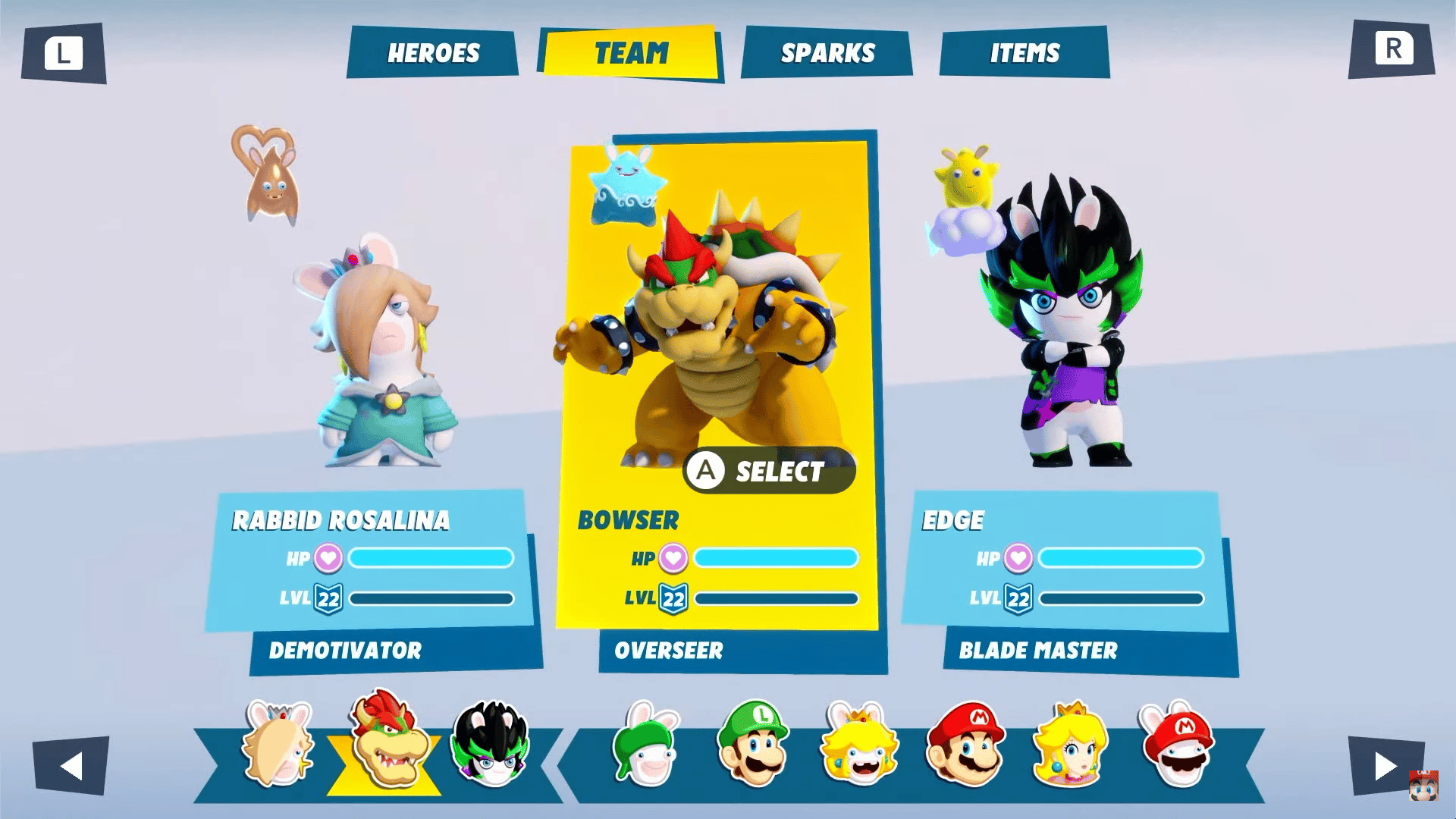Image resolution: width=1456 pixels, height=819 pixels.
Task: Choose Rabbid Mario's roster portrait
Action: [x=1178, y=744]
